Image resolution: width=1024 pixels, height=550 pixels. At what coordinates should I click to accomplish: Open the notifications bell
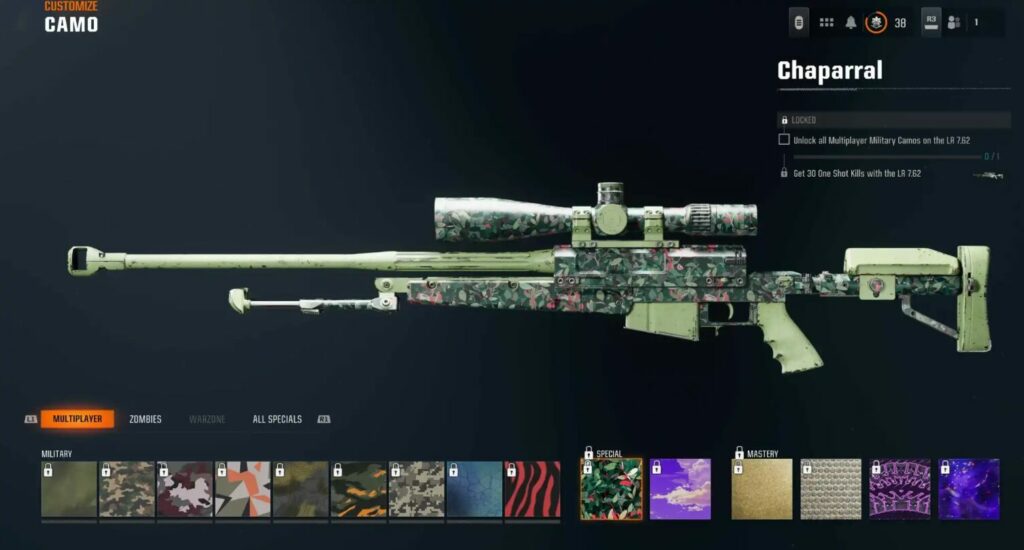(852, 22)
